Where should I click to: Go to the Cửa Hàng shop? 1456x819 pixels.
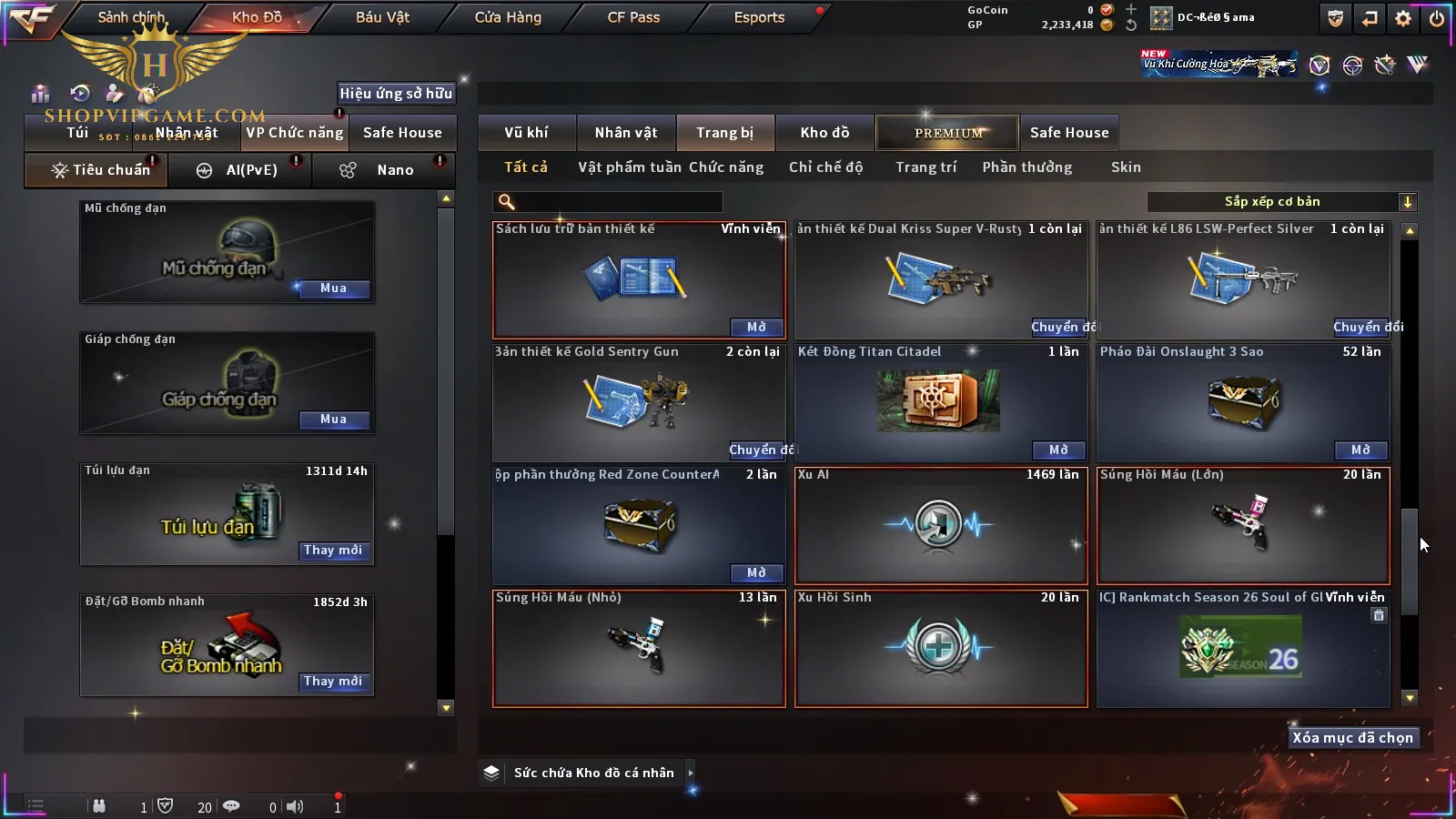[508, 17]
